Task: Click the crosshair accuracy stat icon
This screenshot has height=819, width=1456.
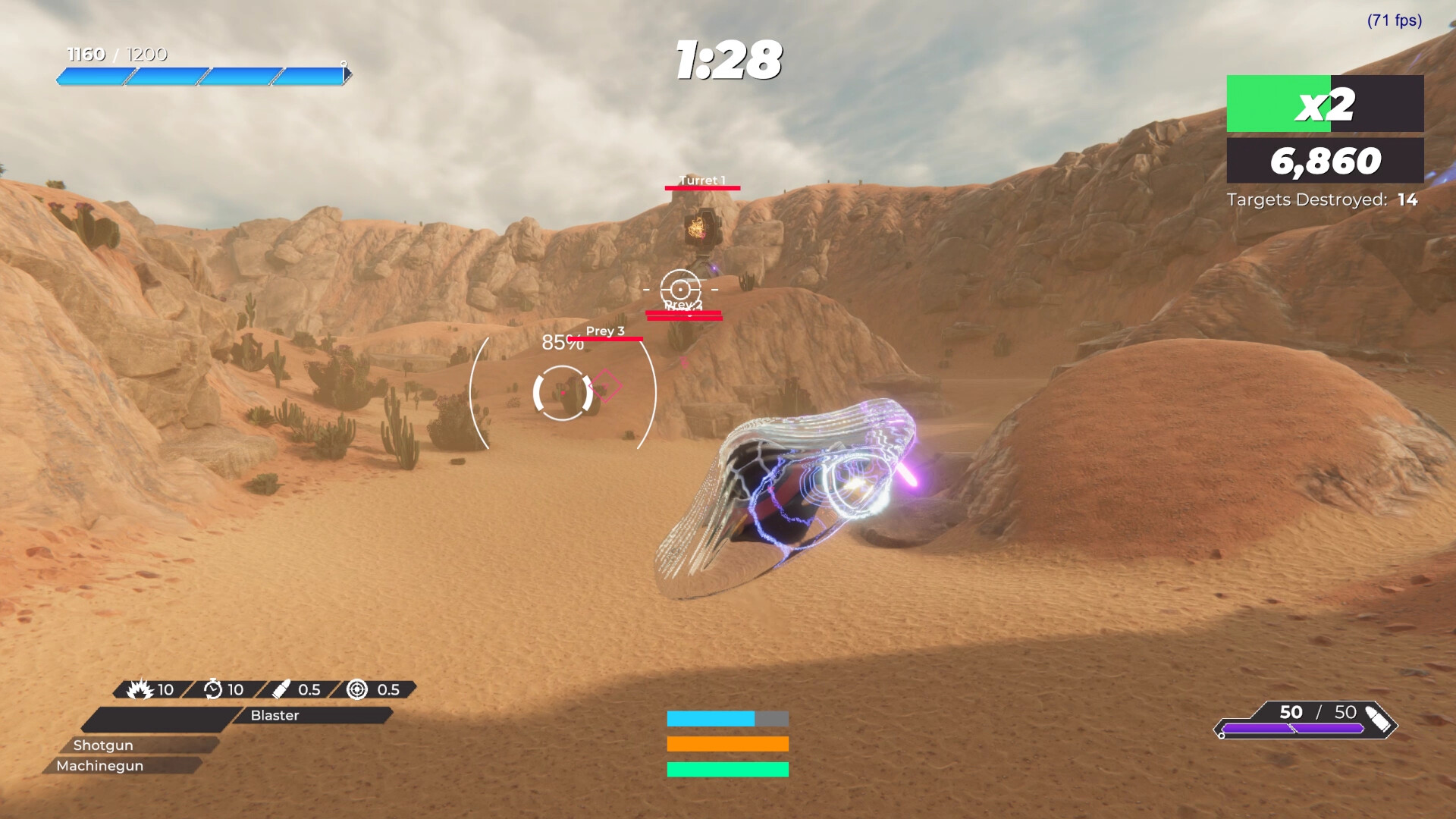Action: pyautogui.click(x=356, y=690)
